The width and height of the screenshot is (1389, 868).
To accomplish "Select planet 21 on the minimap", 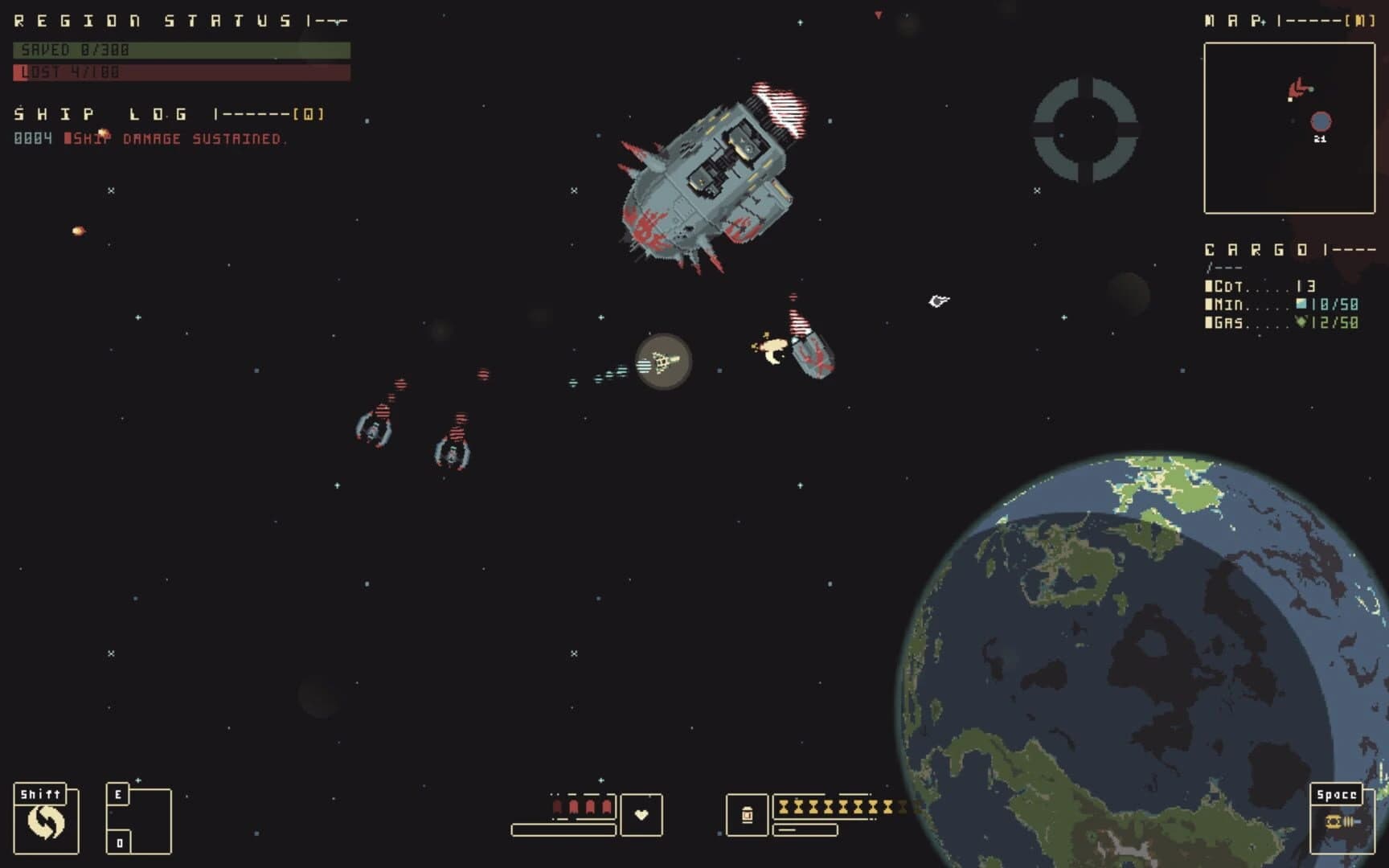I will [1322, 120].
